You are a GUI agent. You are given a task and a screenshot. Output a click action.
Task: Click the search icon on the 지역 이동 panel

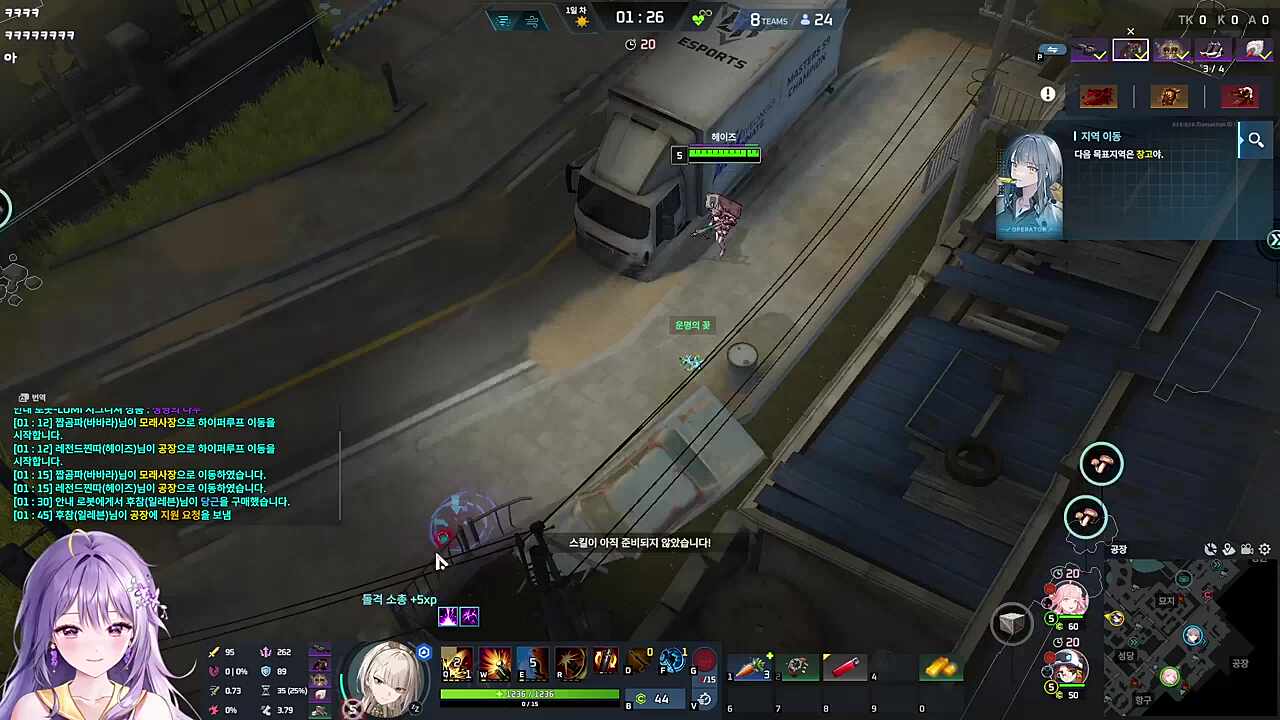pos(1256,140)
